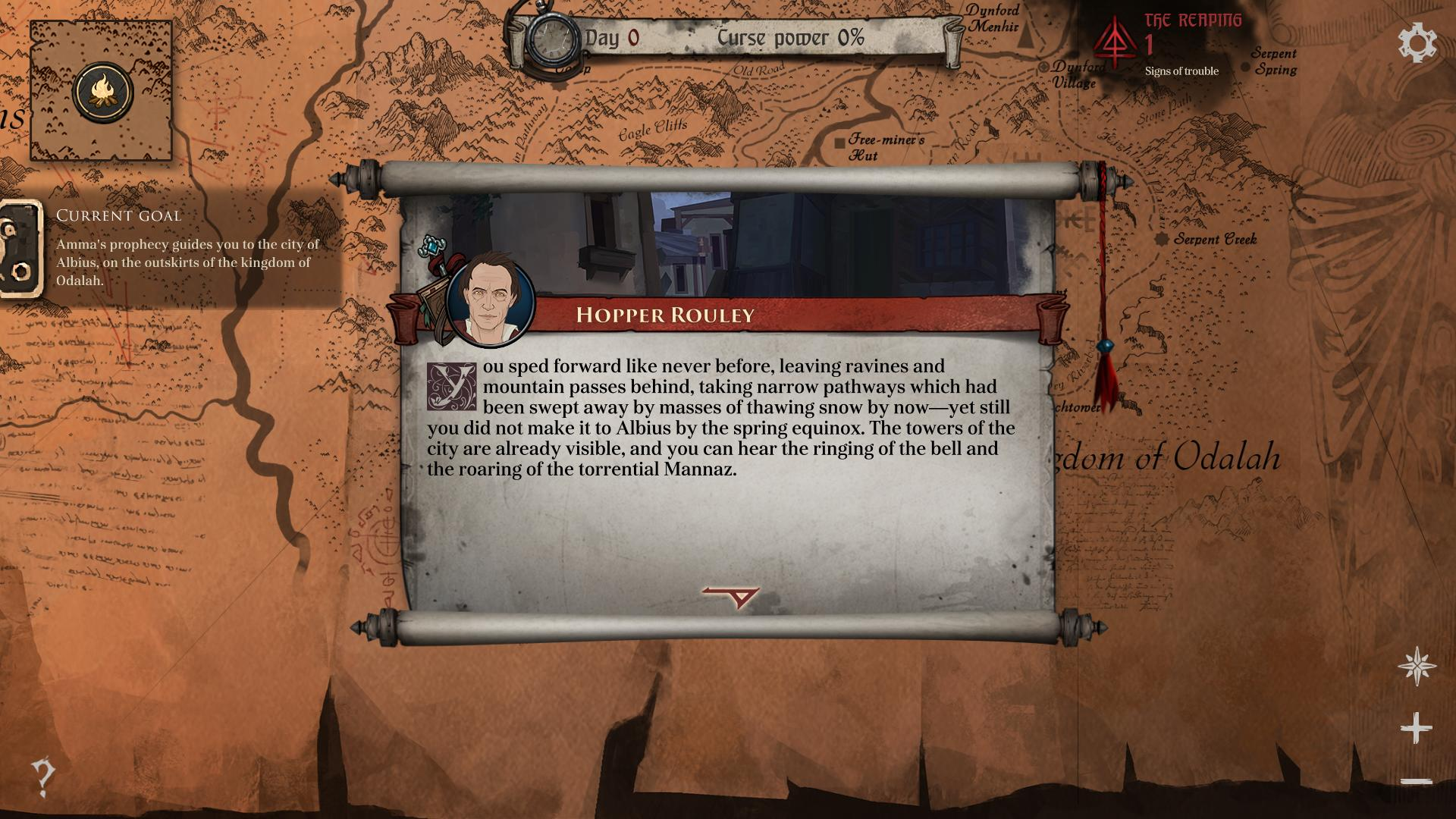Click the pocket watch day counter
Viewport: 1456px width, 819px height.
click(x=551, y=38)
